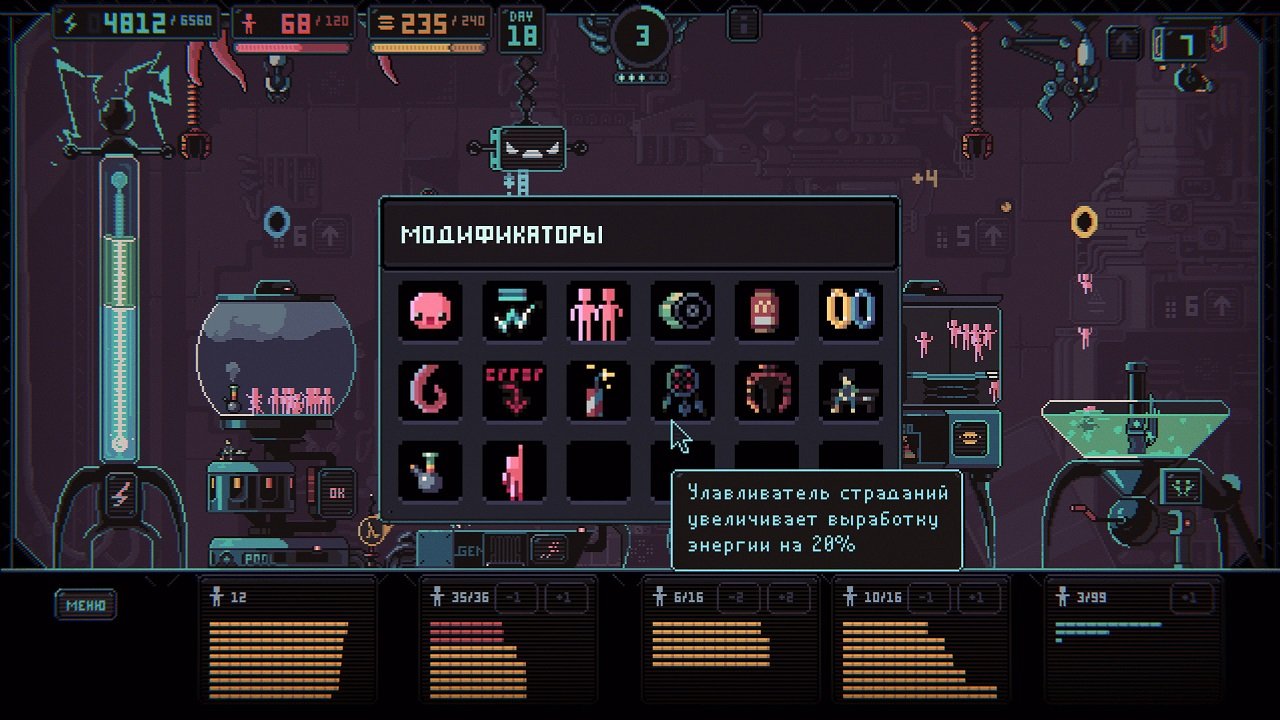Select the green crescent disc modifier
Screen dimensions: 1280x720
pos(682,311)
